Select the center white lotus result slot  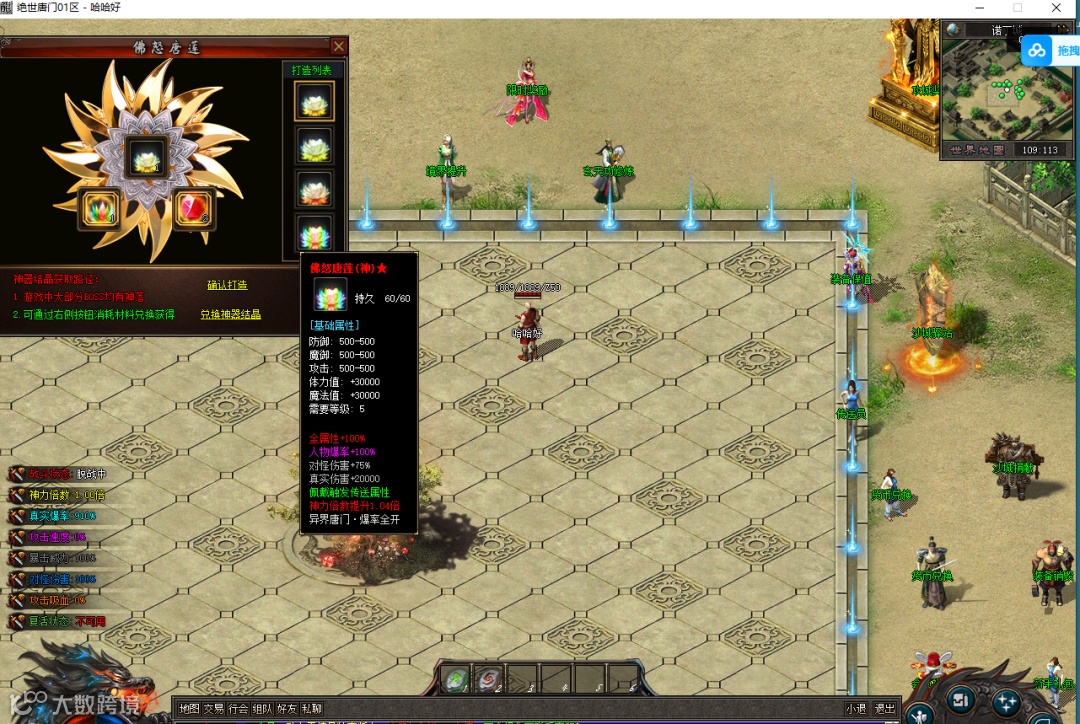[x=146, y=157]
